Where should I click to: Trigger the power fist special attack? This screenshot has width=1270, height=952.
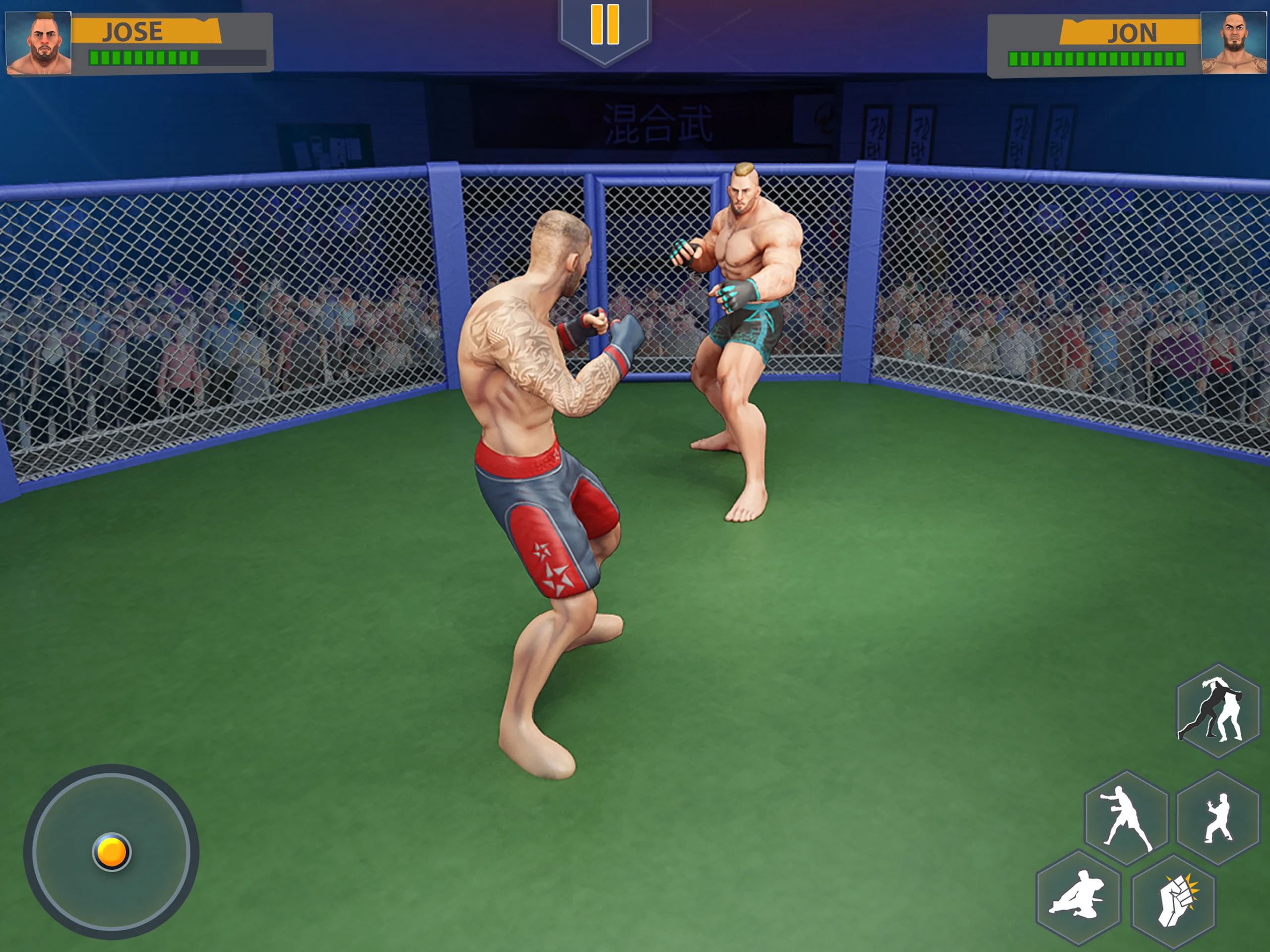pos(1173,899)
